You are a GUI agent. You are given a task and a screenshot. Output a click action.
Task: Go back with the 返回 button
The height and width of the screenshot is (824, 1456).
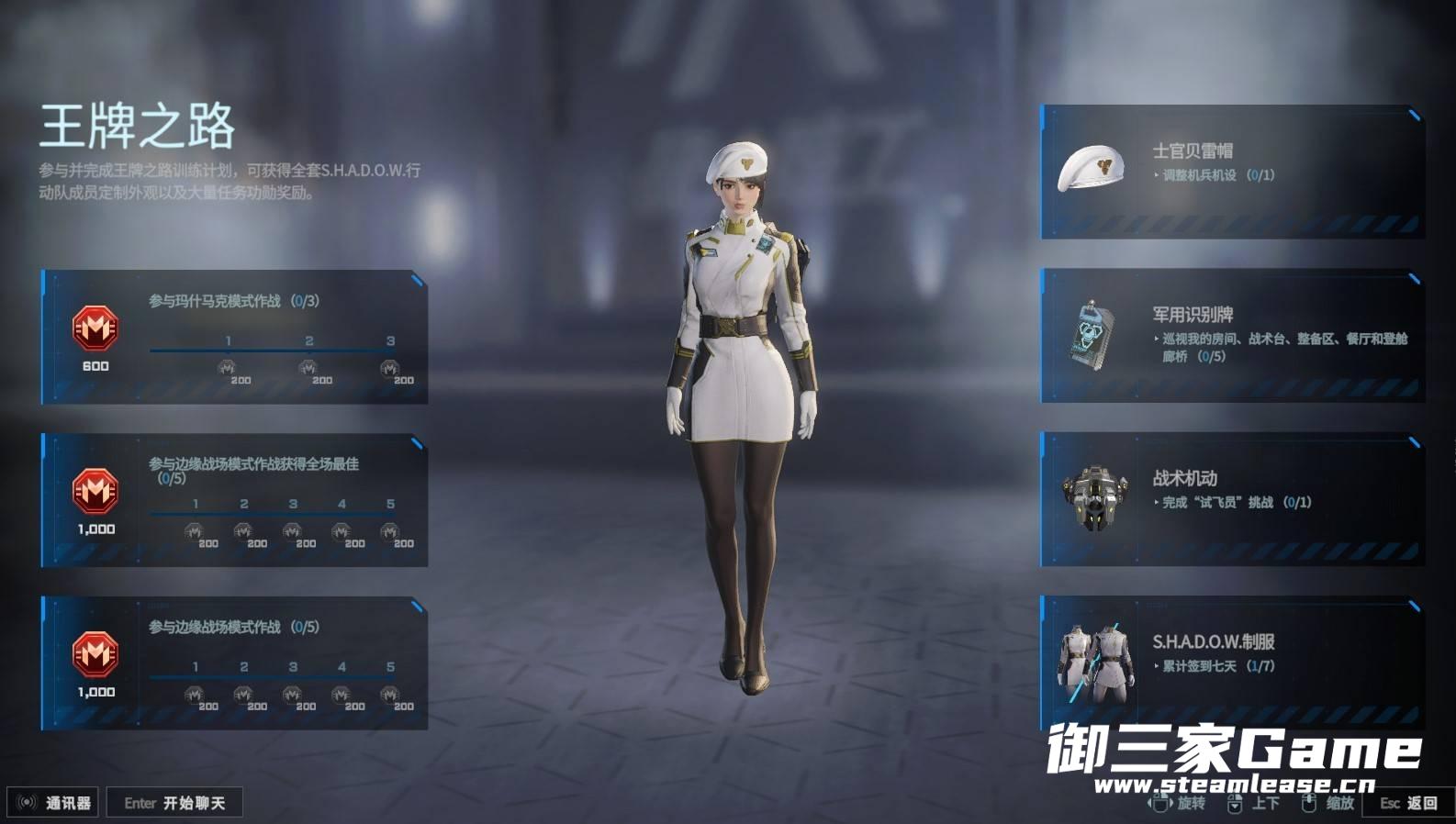point(1409,803)
